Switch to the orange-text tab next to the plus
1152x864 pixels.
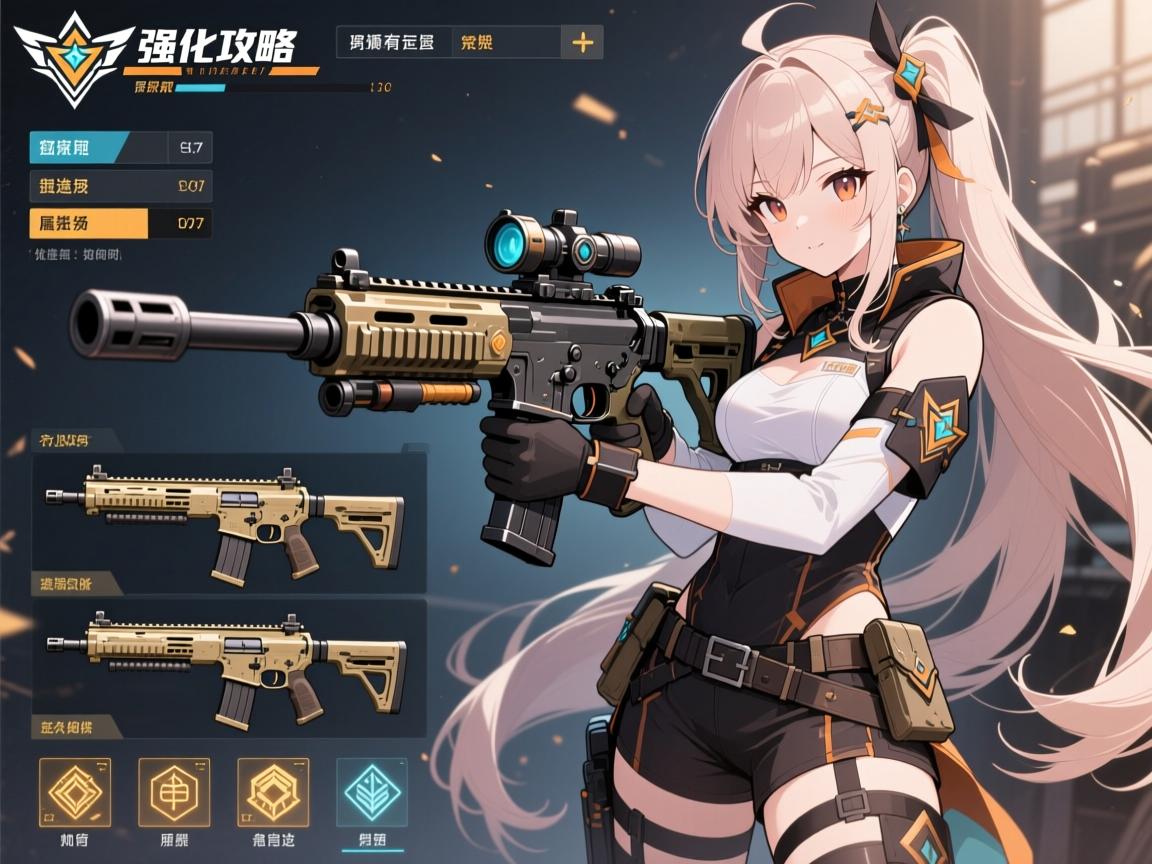(503, 43)
